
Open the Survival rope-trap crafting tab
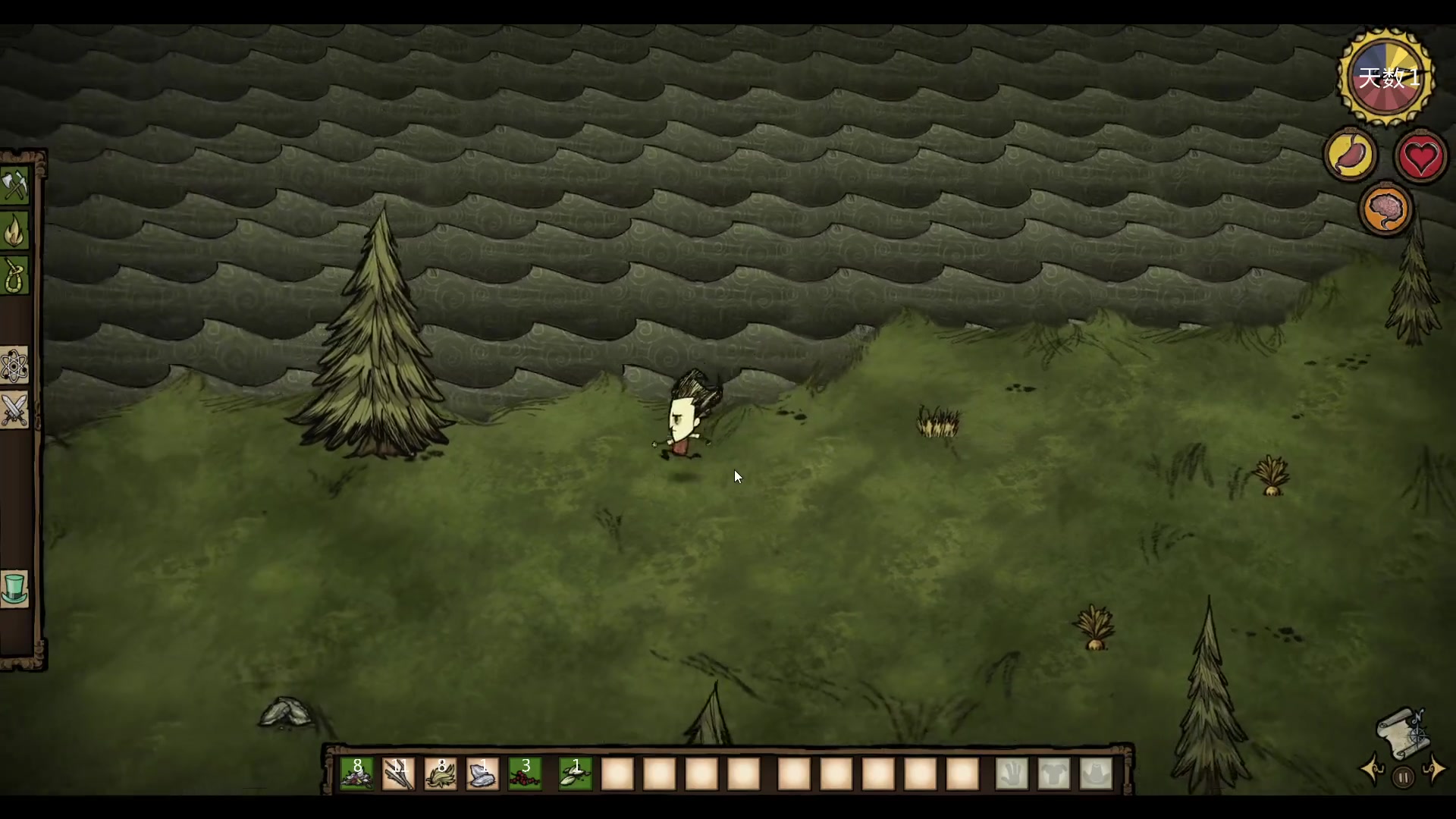point(15,275)
